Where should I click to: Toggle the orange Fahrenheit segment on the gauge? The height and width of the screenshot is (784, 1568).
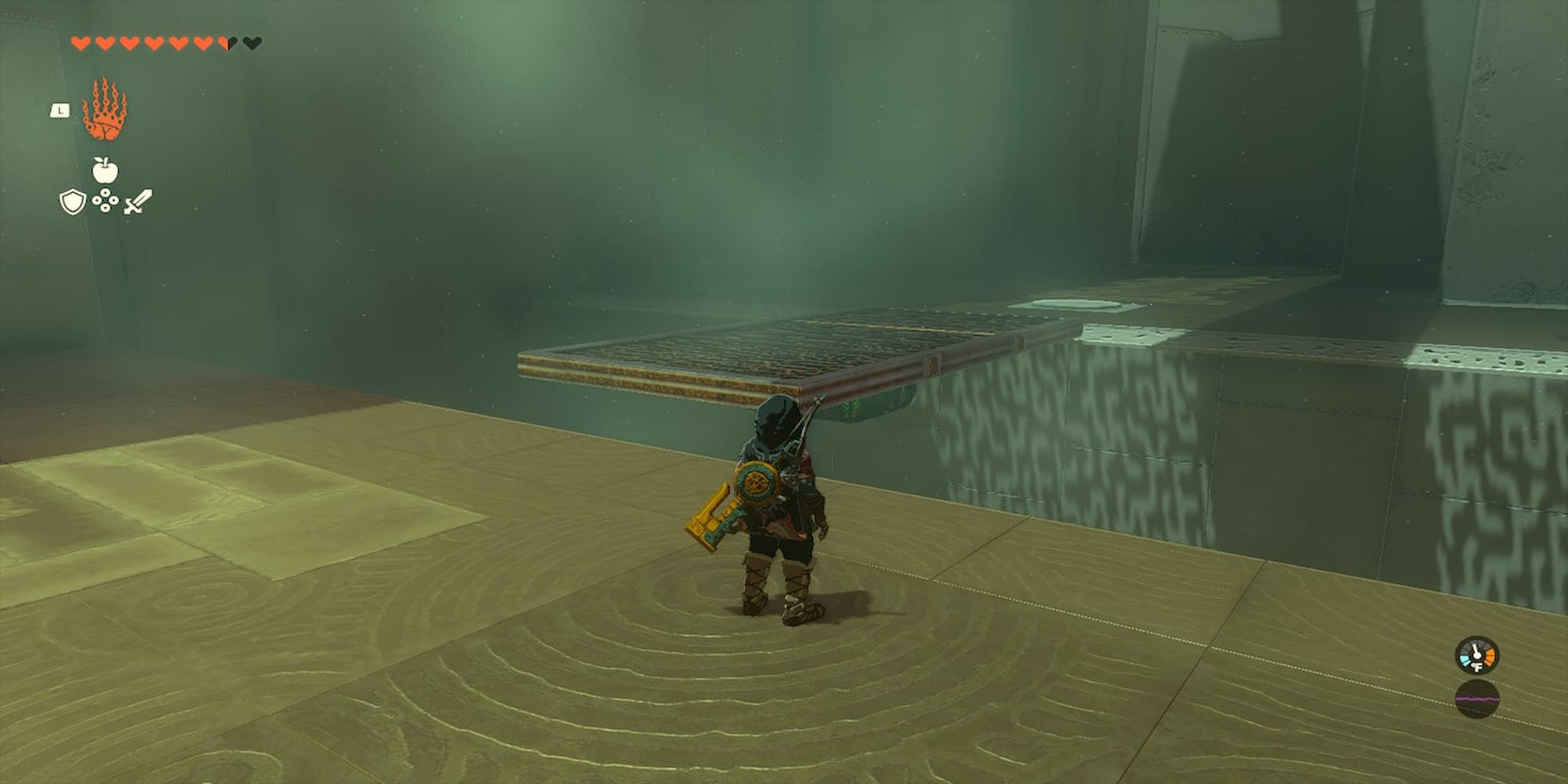1490,656
